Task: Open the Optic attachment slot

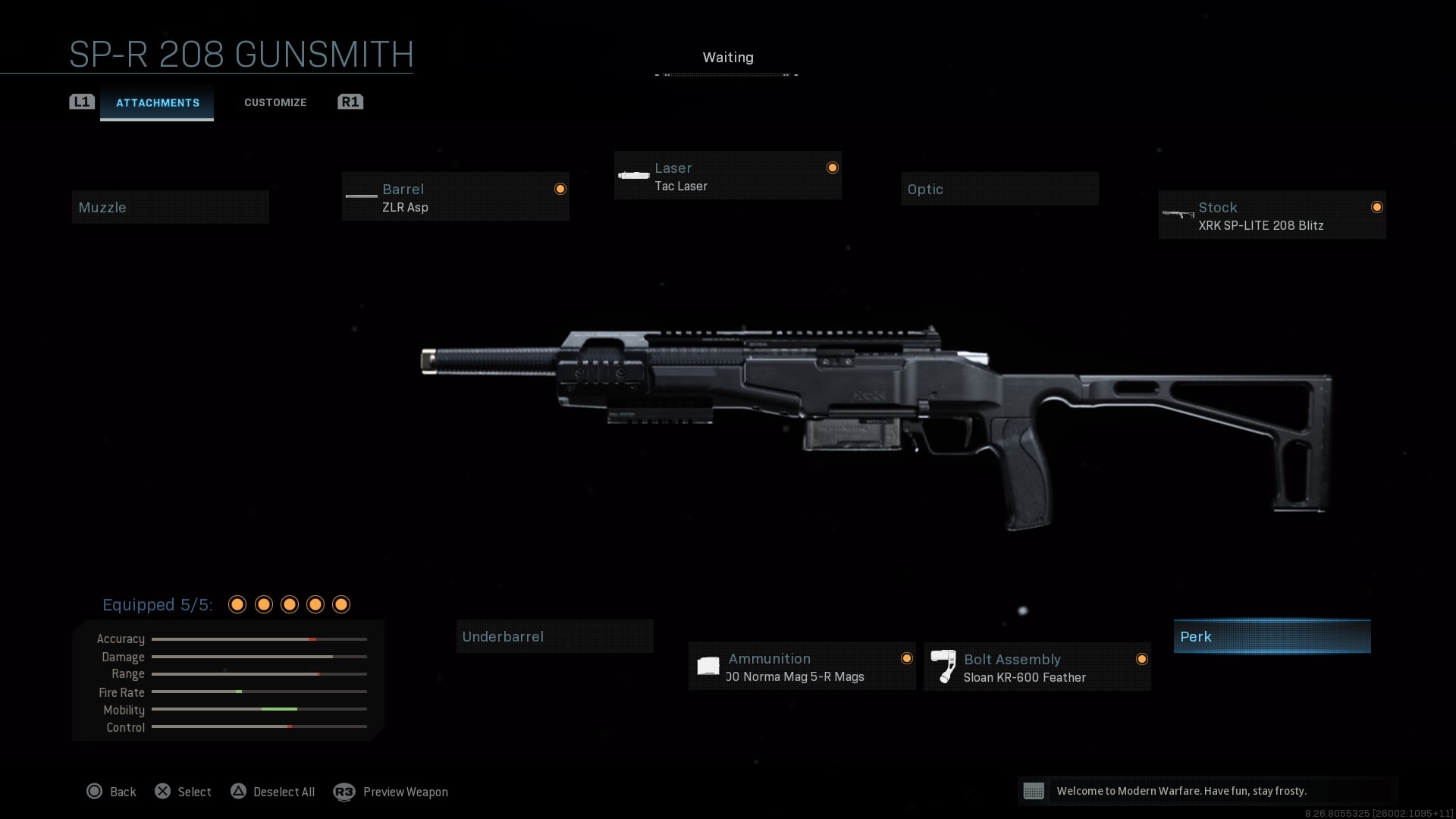Action: pos(999,188)
